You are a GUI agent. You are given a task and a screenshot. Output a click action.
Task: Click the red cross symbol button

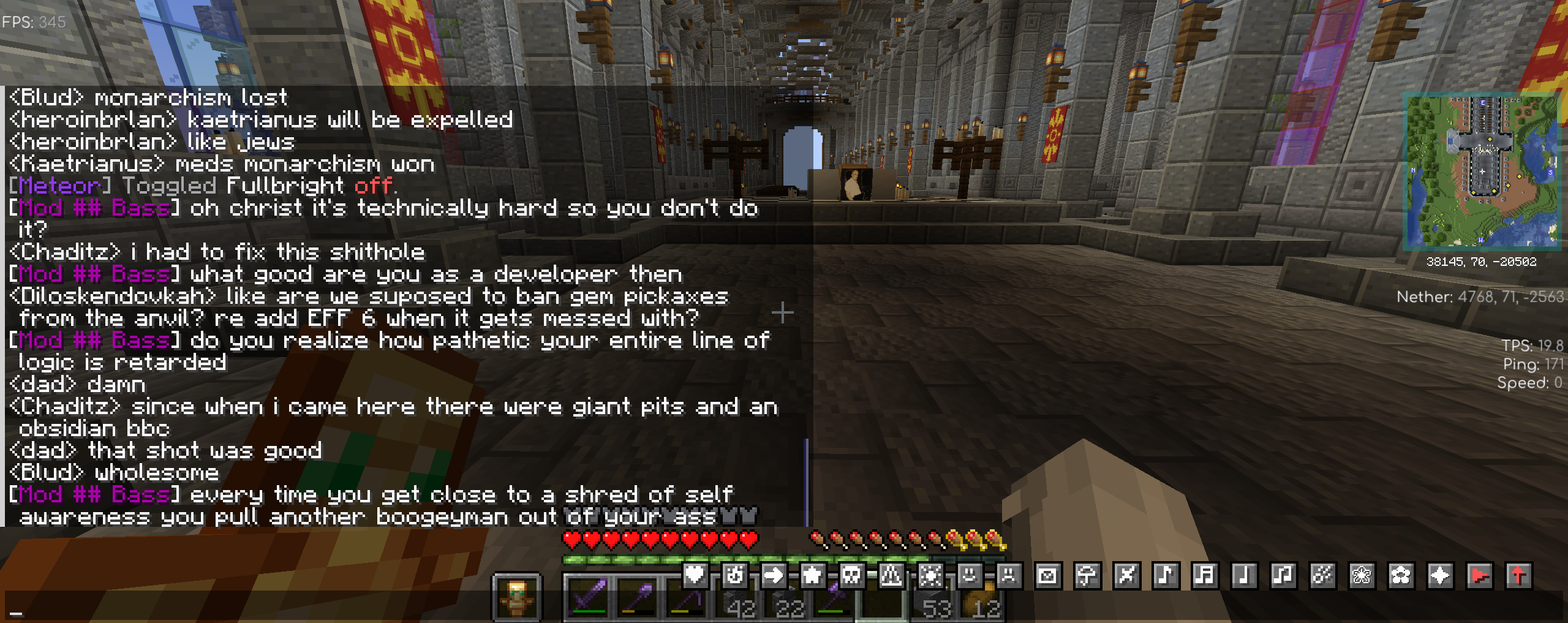pyautogui.click(x=1518, y=575)
